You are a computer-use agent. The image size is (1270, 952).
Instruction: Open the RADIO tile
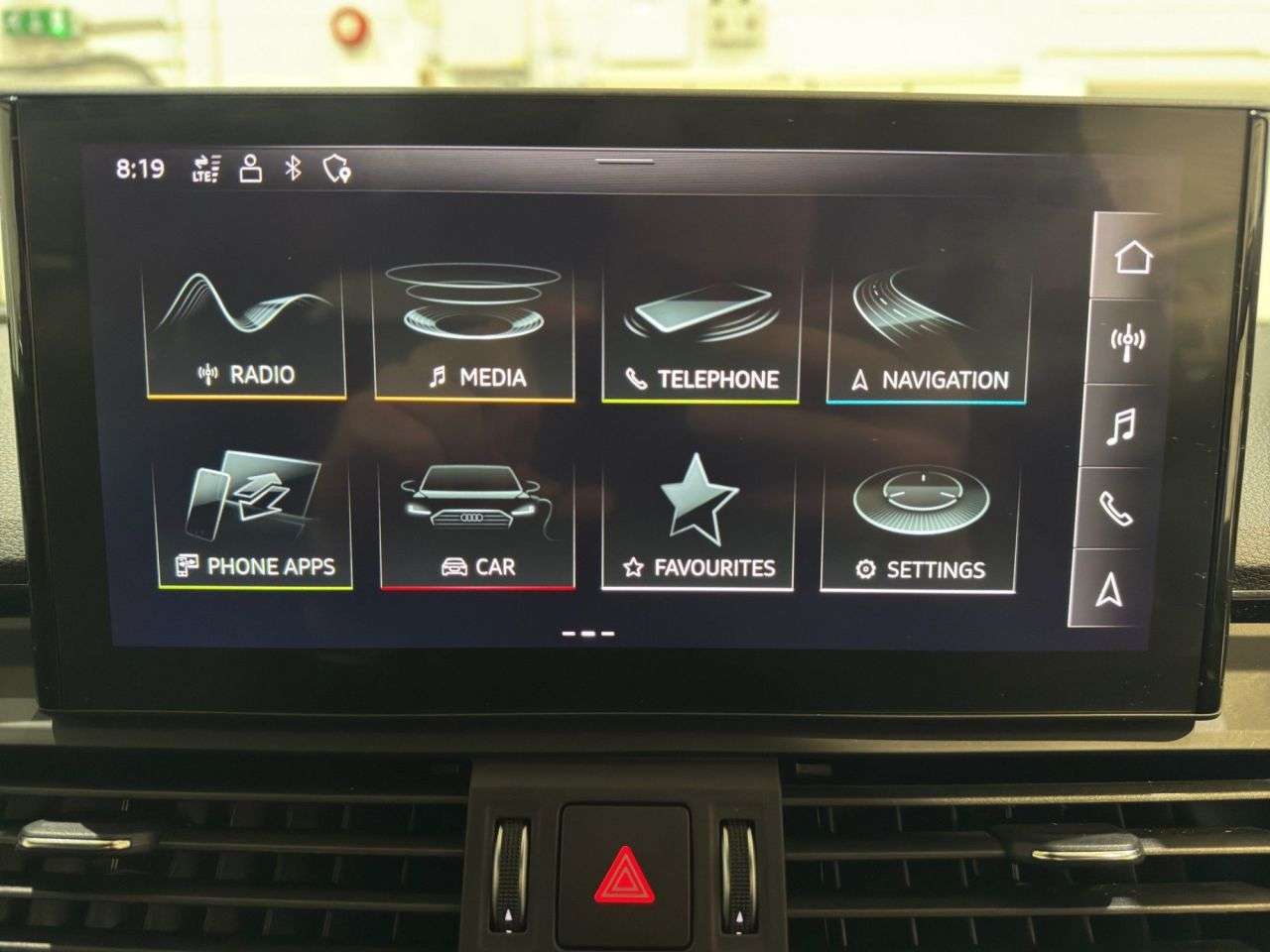[x=246, y=325]
